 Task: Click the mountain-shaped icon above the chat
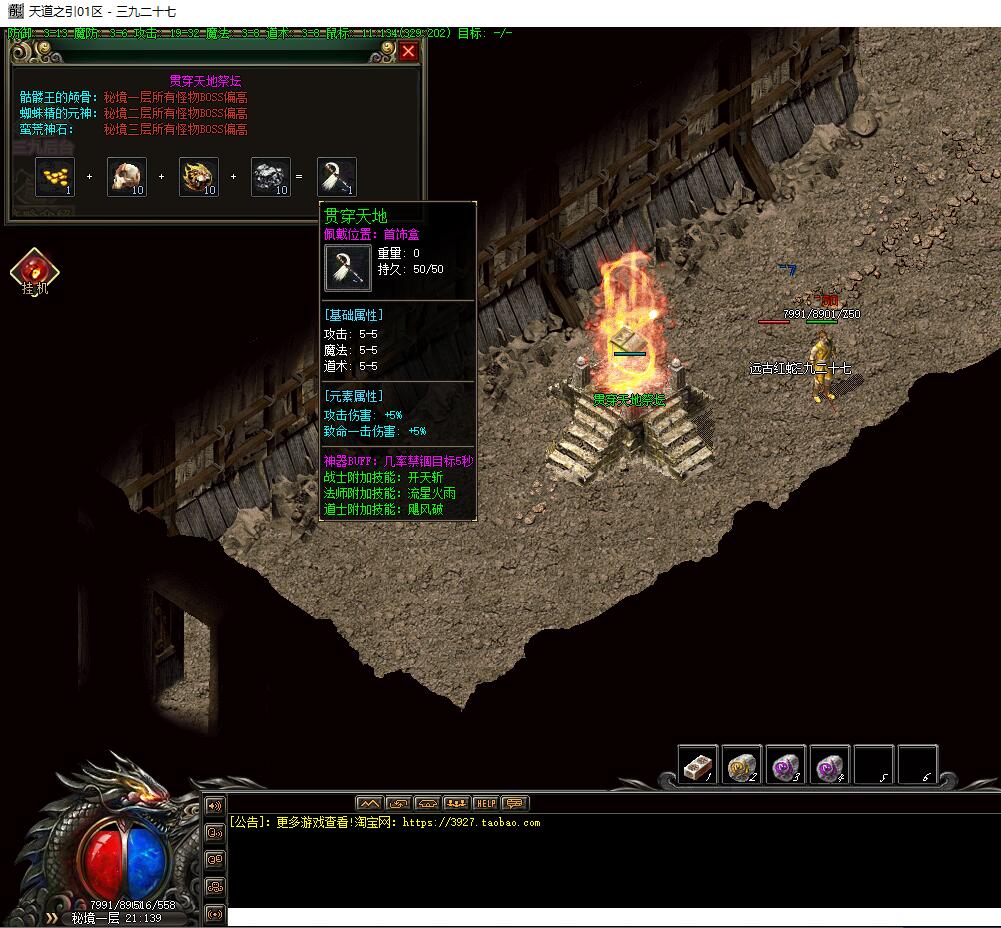tap(369, 803)
